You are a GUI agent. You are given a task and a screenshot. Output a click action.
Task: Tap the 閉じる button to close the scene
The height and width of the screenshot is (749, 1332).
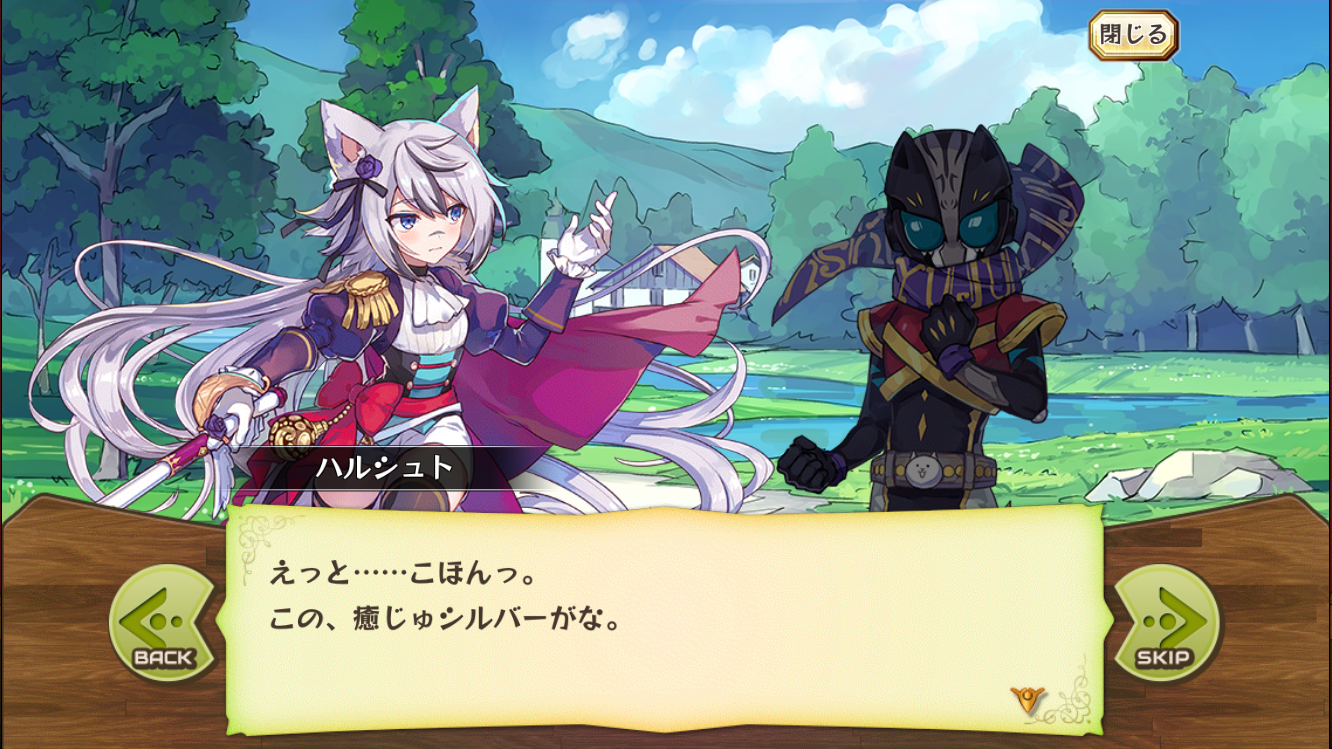tap(1136, 35)
